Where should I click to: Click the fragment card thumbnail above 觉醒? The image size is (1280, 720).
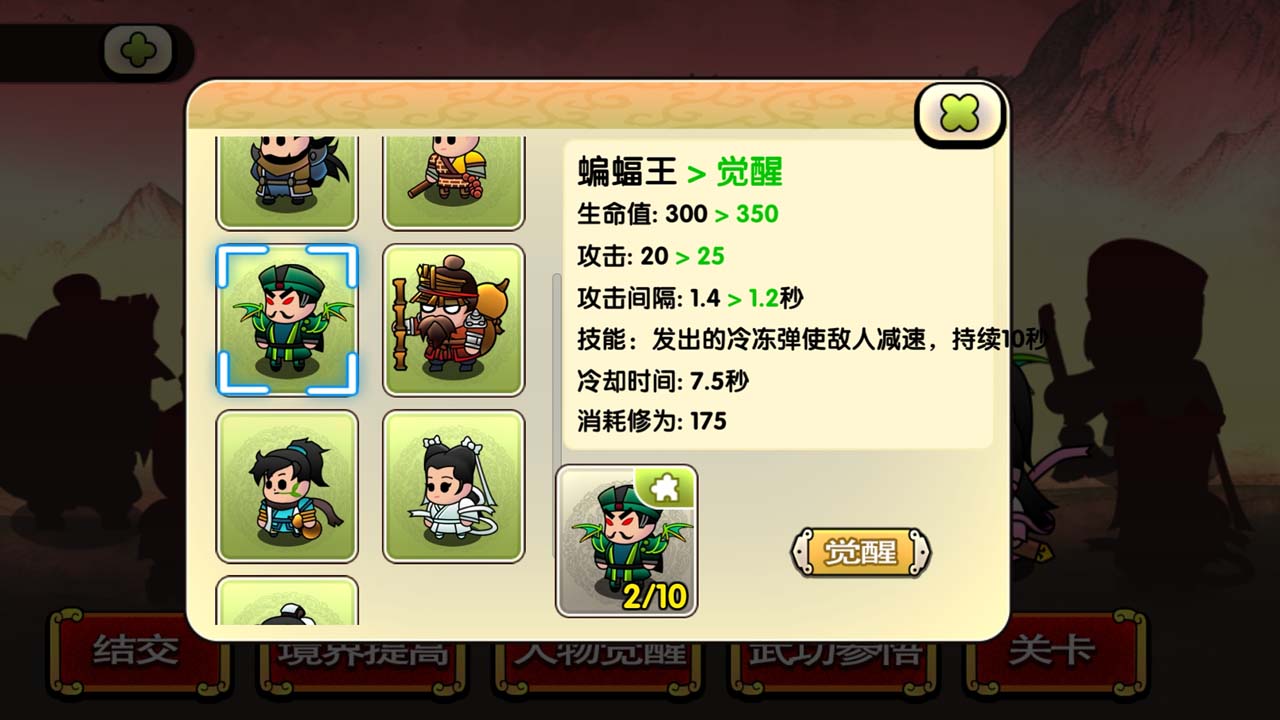coord(628,540)
